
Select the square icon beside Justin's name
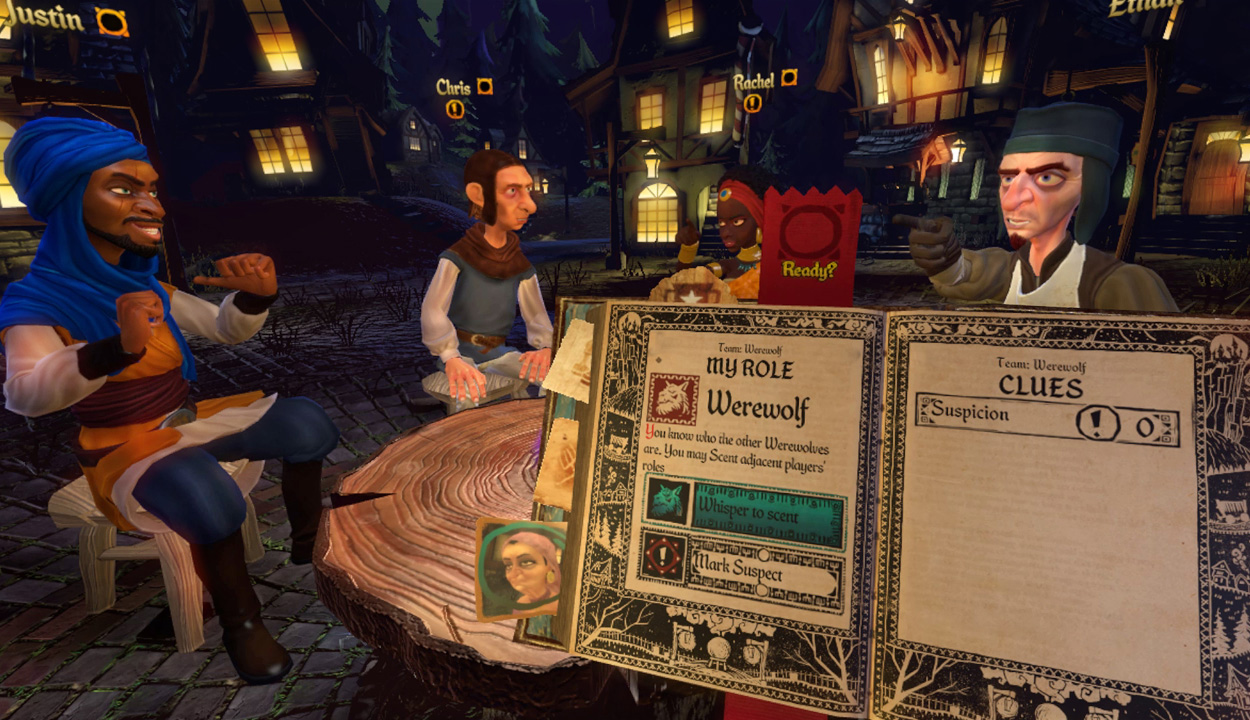coord(112,22)
